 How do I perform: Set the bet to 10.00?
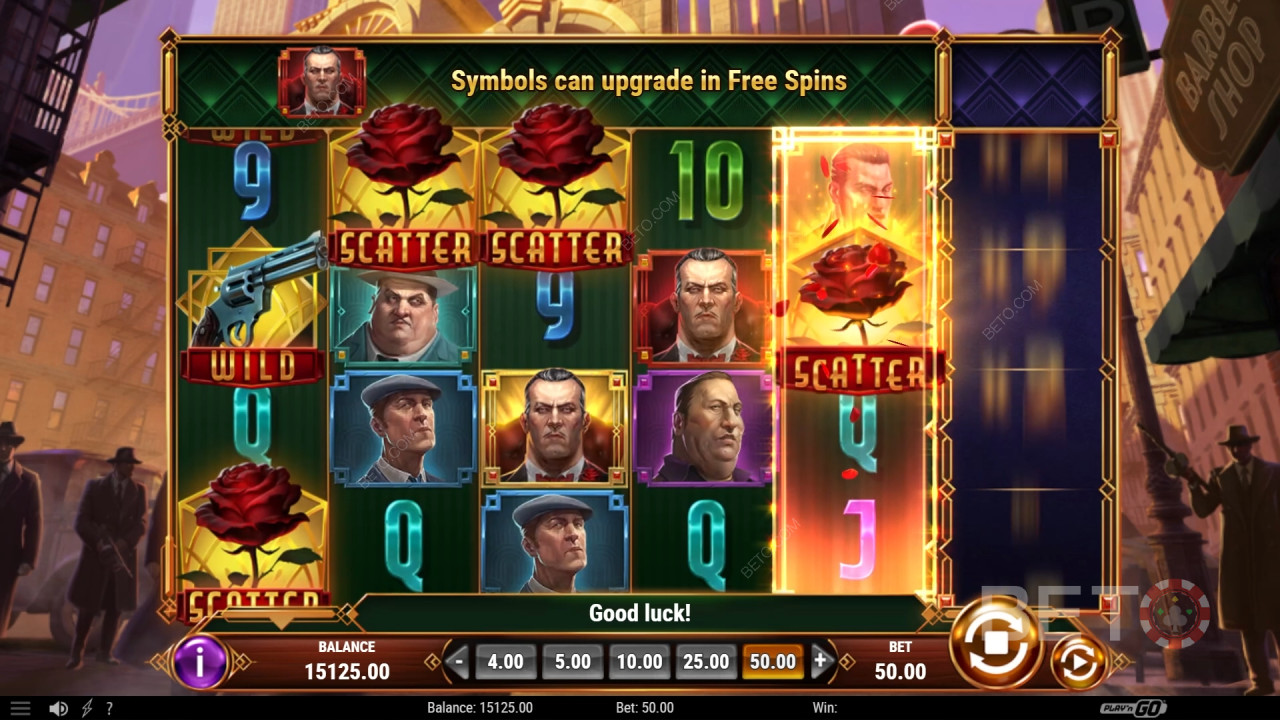tap(639, 661)
